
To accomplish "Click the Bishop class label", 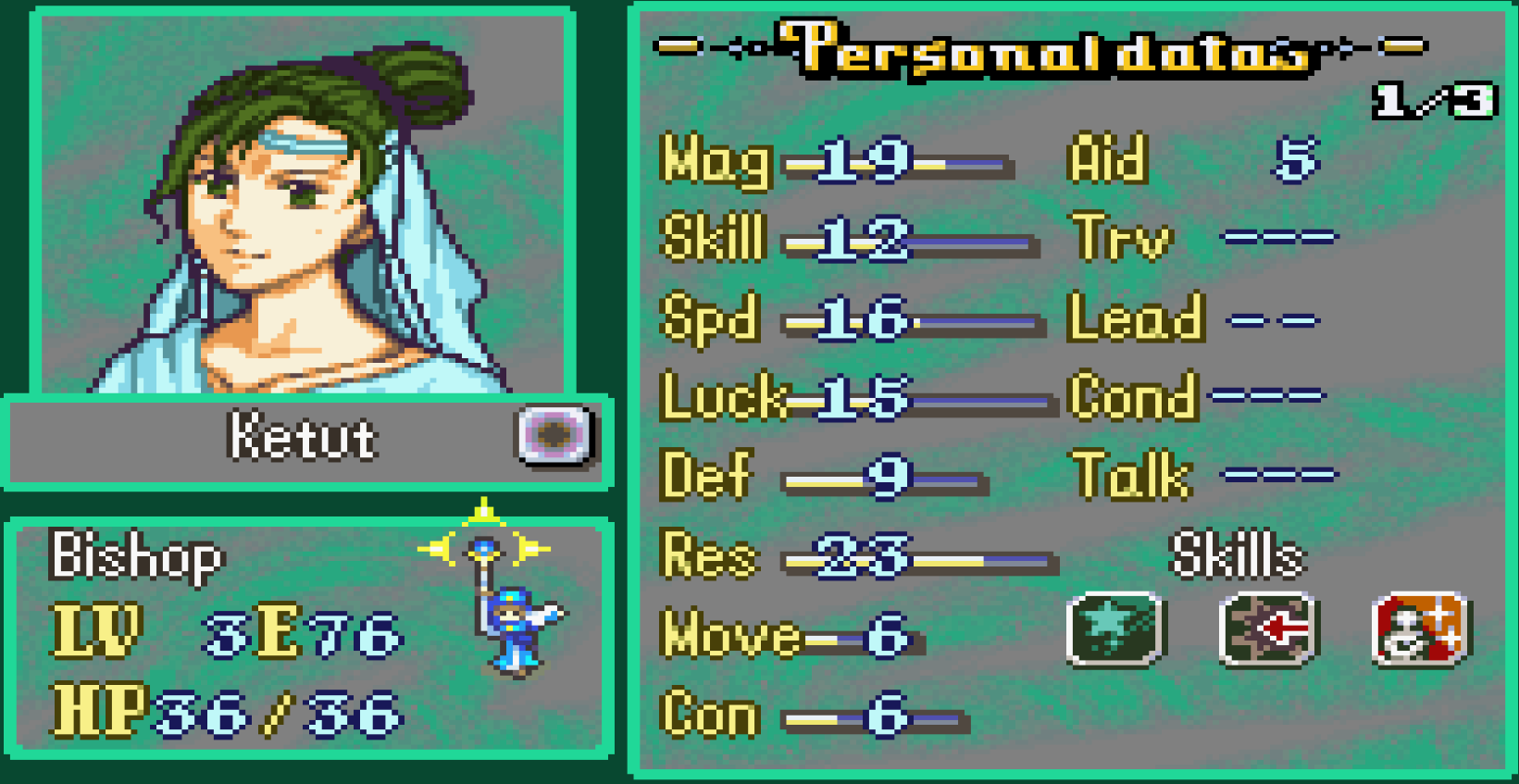I will pyautogui.click(x=137, y=555).
